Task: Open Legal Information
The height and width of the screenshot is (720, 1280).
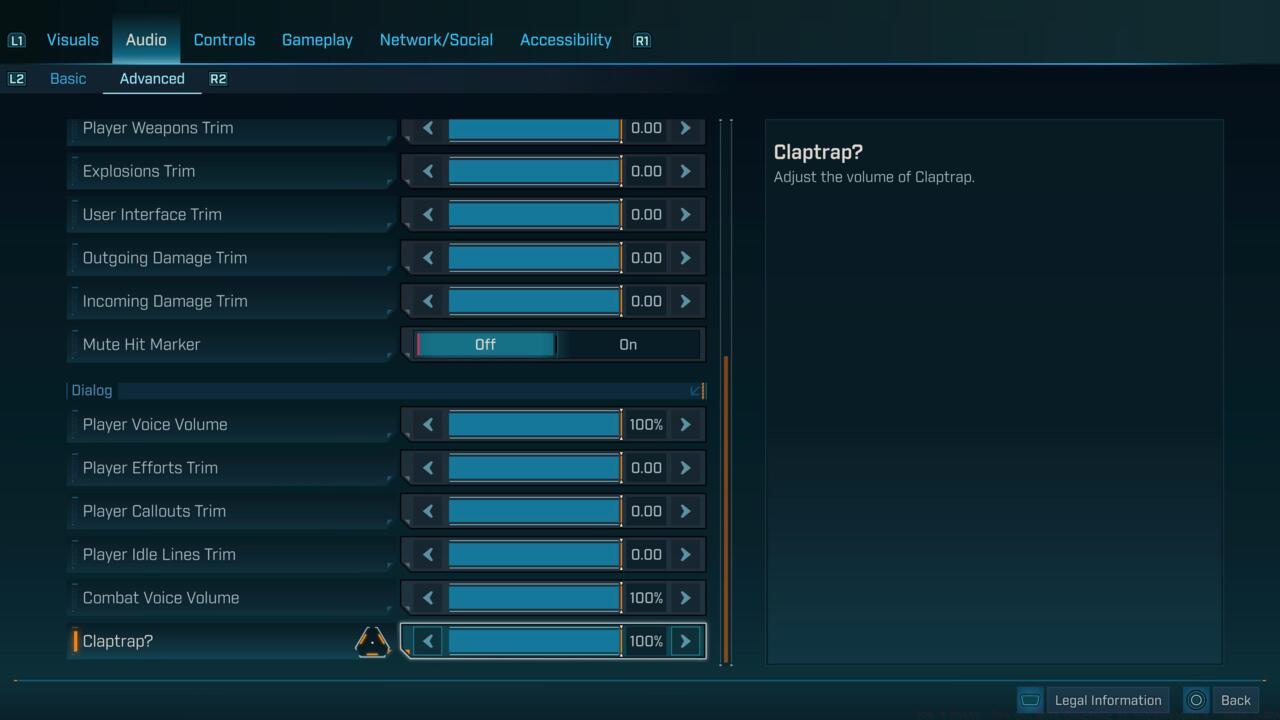Action: pos(1106,700)
